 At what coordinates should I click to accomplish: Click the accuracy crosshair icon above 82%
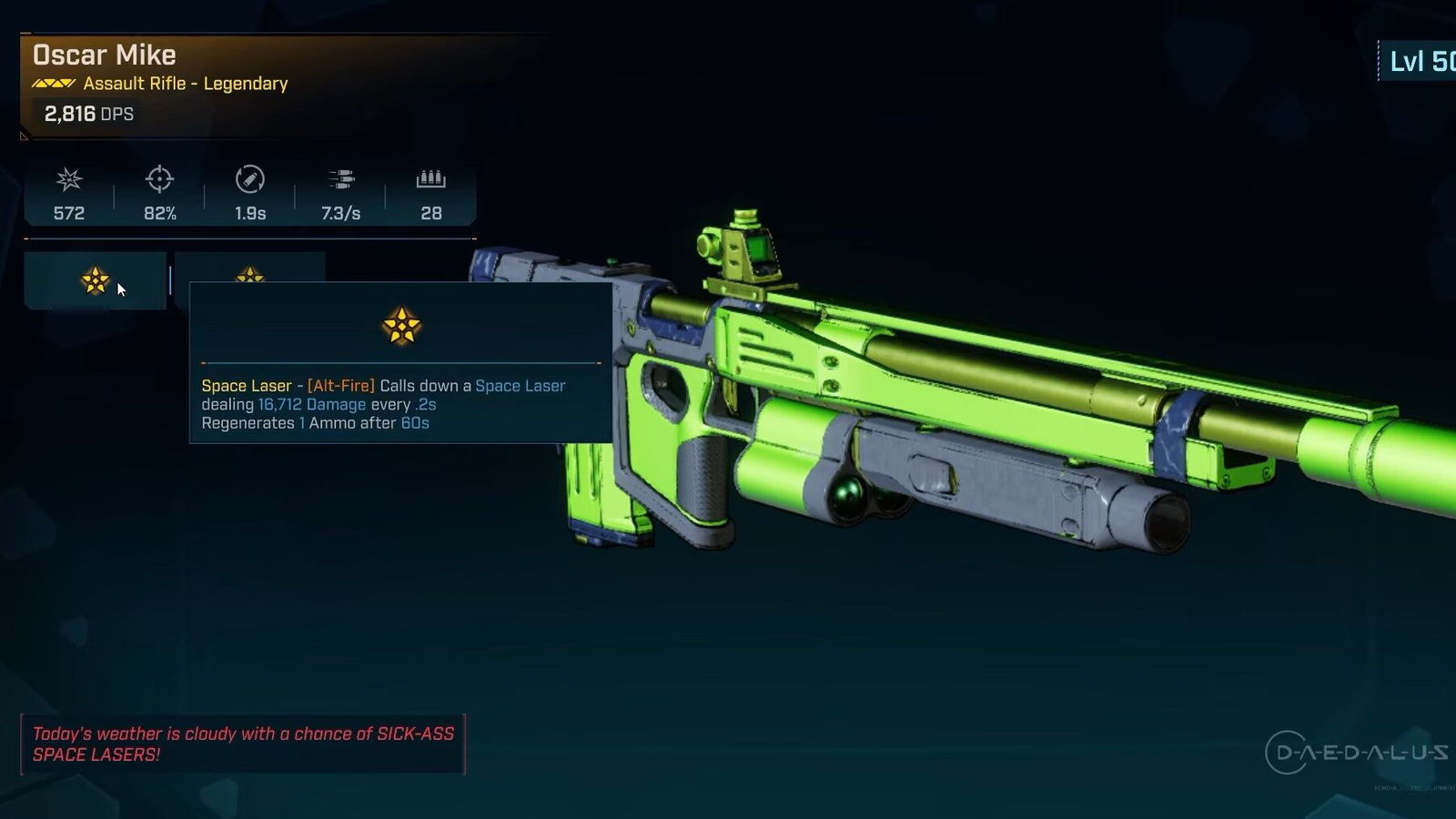click(x=158, y=181)
